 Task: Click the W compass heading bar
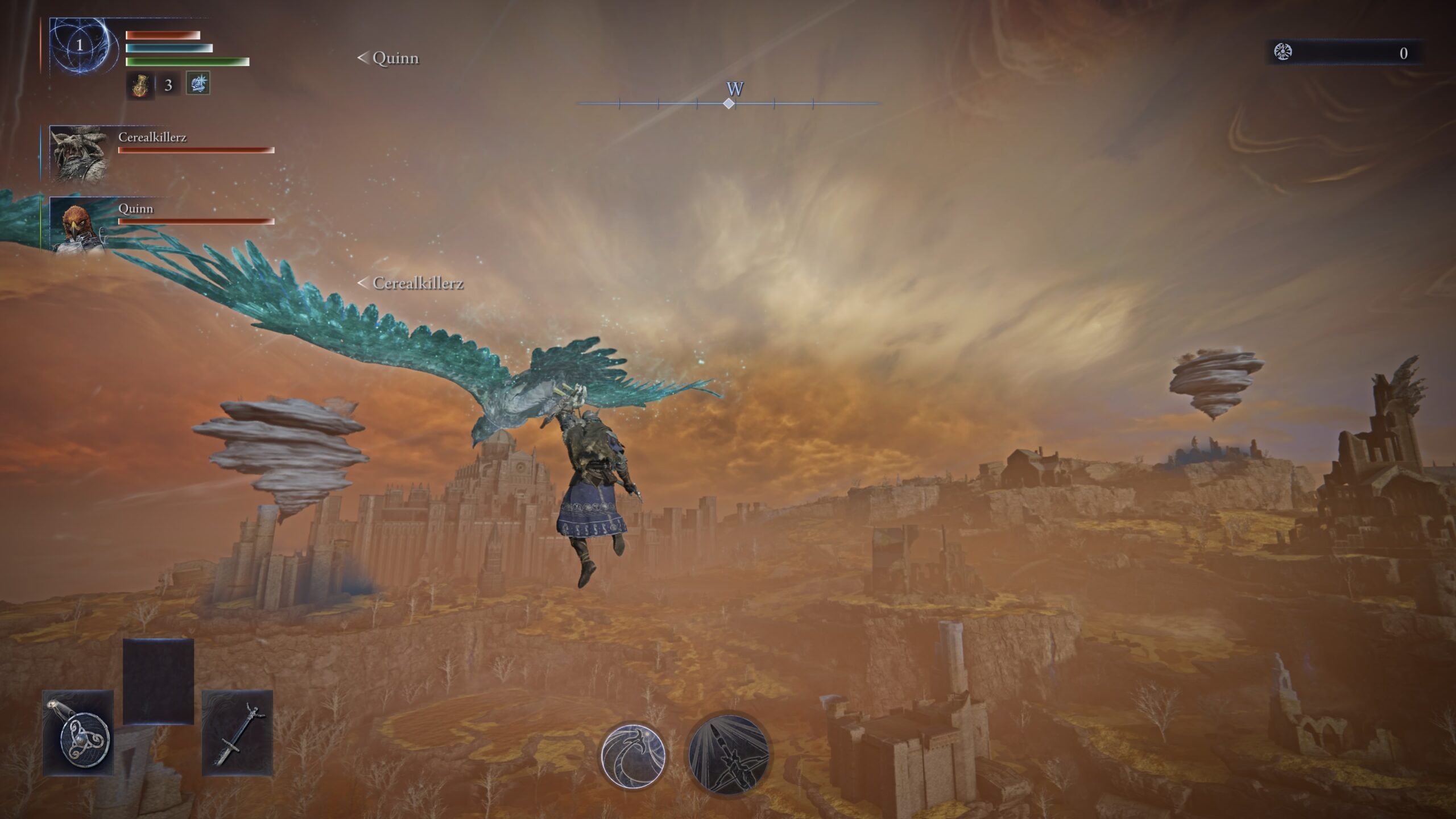click(729, 103)
